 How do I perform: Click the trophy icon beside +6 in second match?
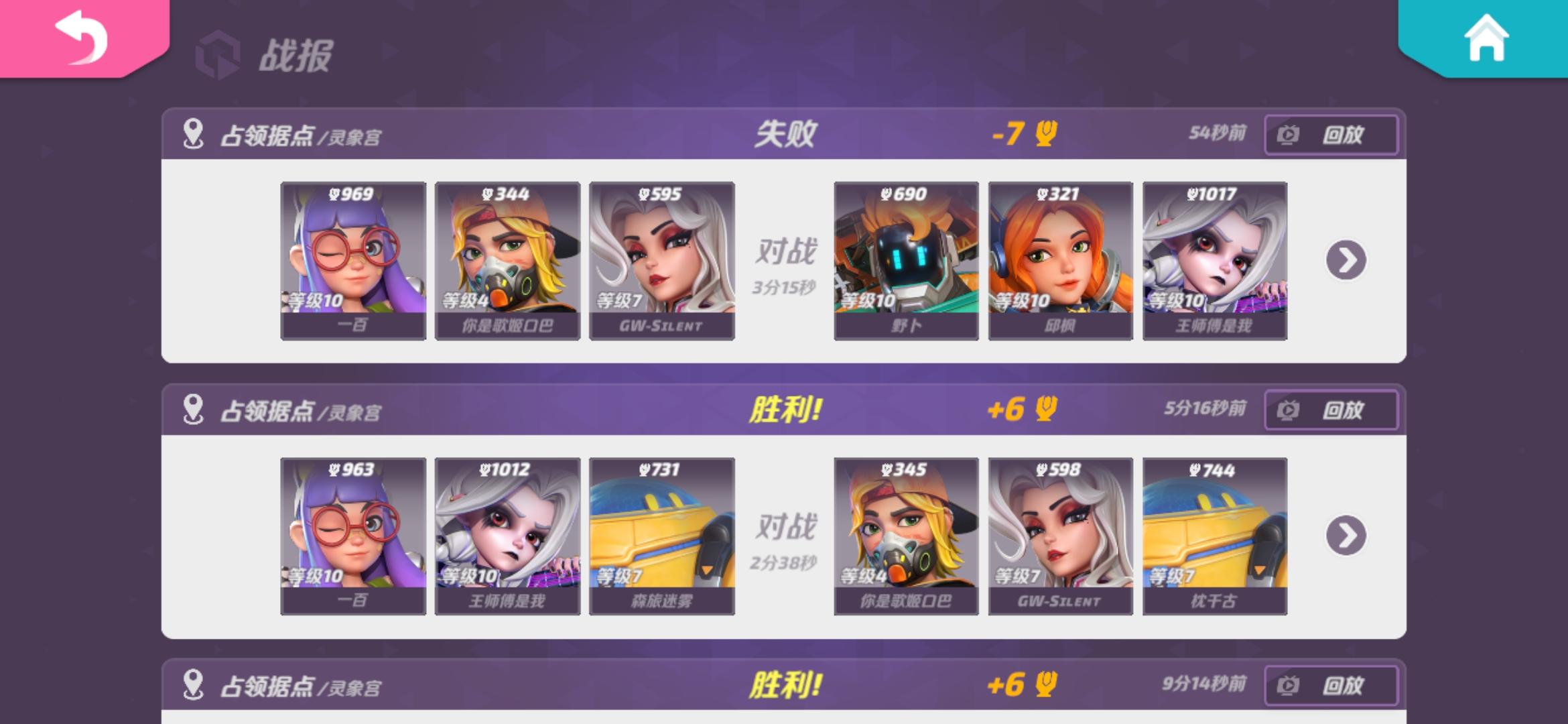(x=1047, y=410)
